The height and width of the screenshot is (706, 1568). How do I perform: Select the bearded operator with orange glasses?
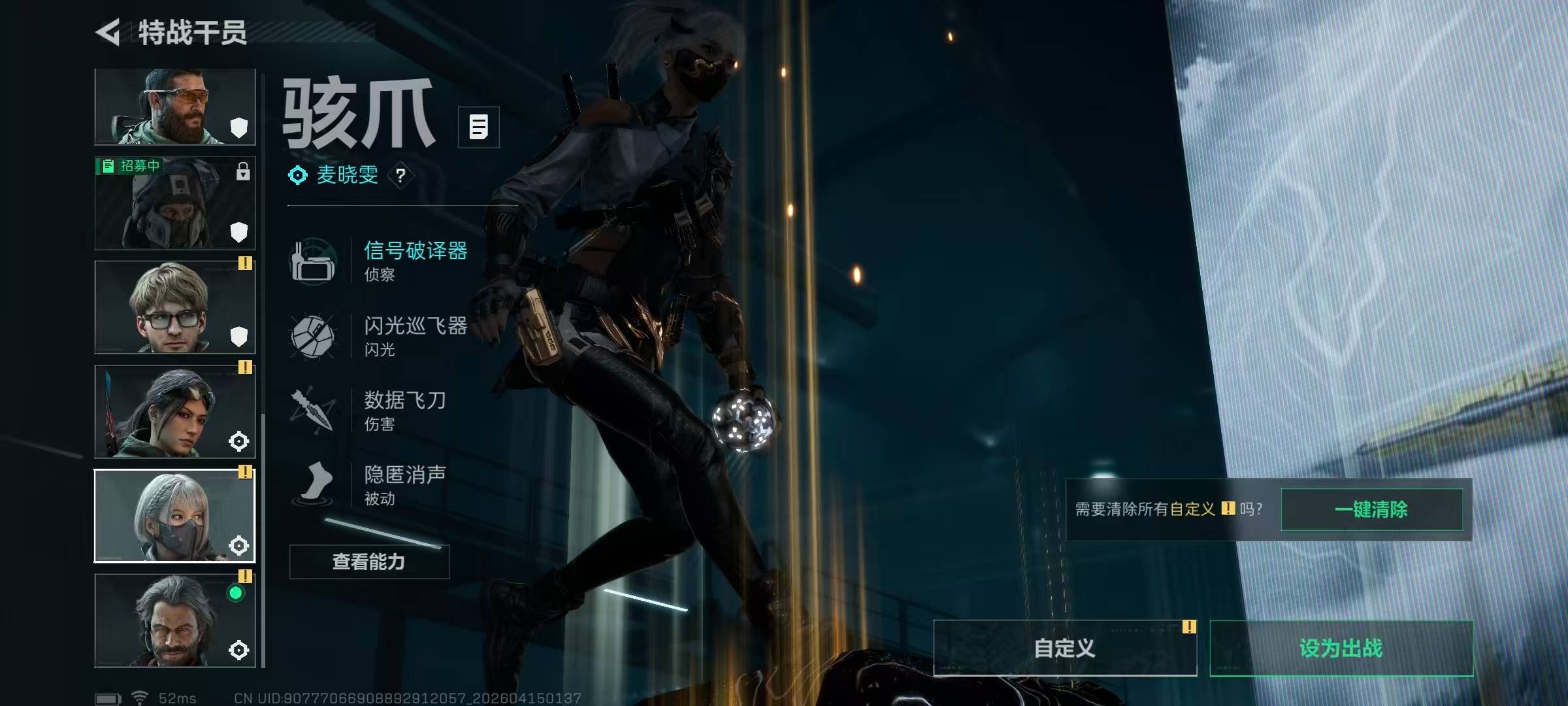(x=174, y=107)
